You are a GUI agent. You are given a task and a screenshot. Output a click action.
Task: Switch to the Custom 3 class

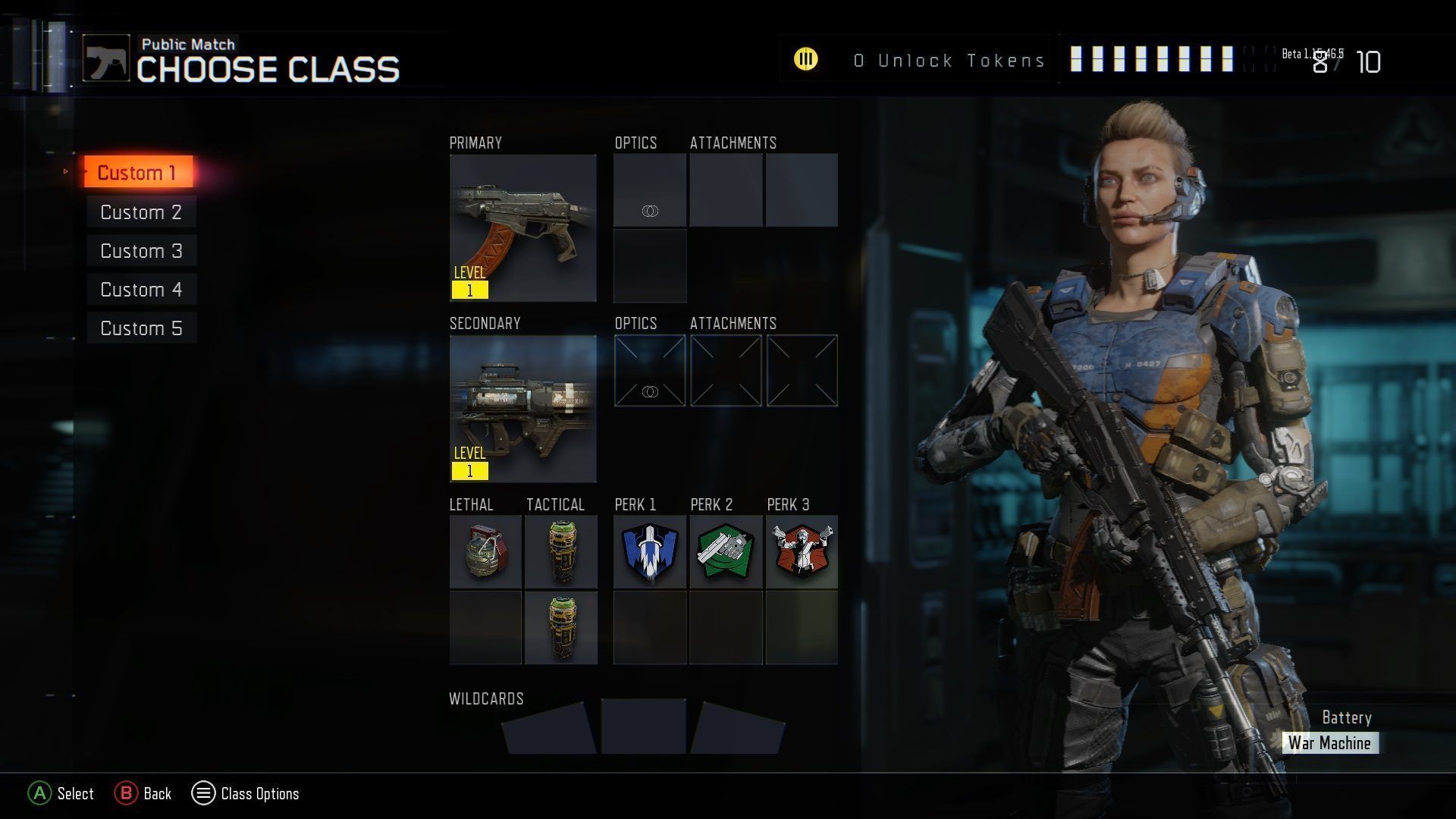(141, 251)
